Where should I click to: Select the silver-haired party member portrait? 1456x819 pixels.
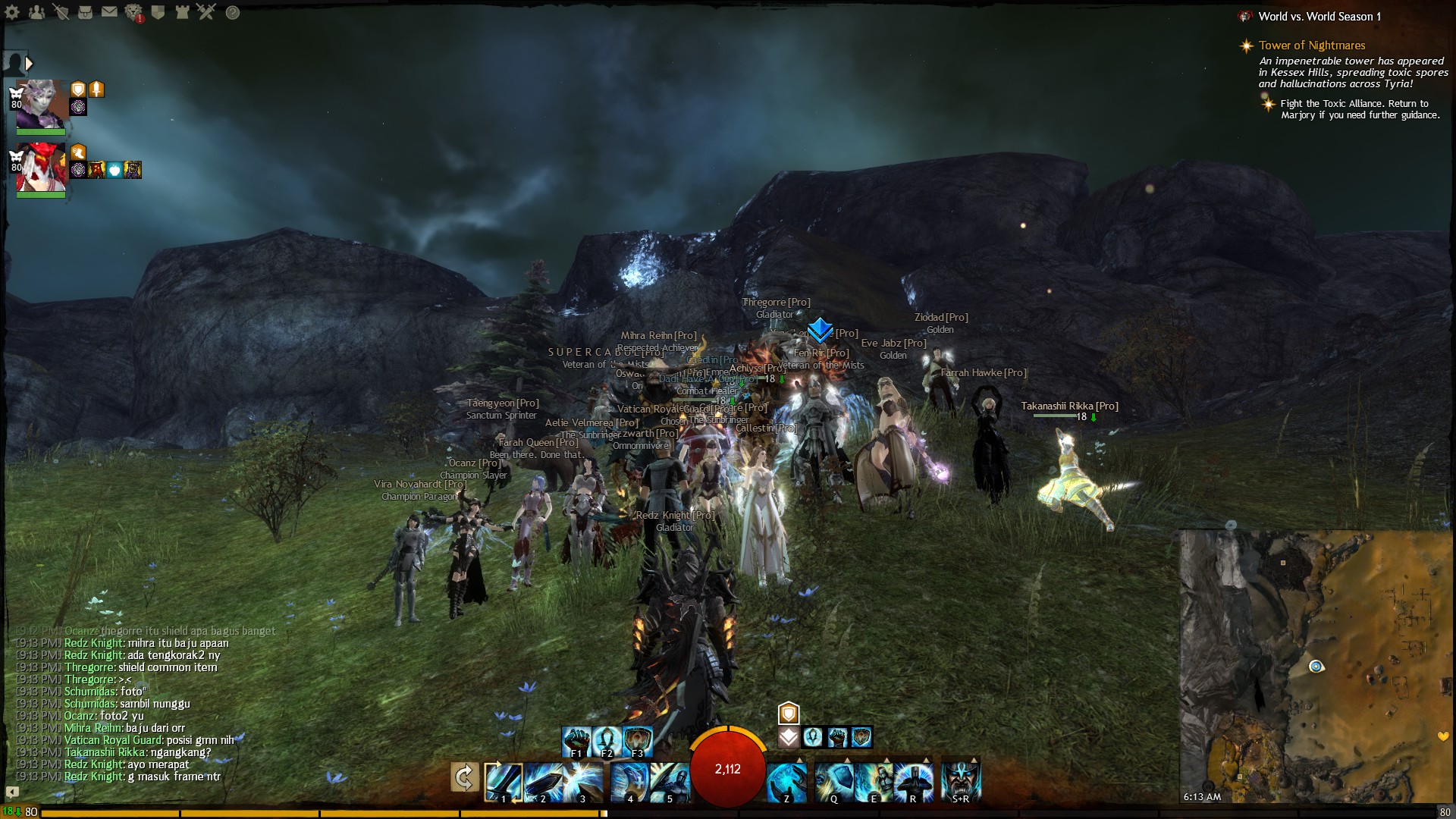click(x=41, y=104)
